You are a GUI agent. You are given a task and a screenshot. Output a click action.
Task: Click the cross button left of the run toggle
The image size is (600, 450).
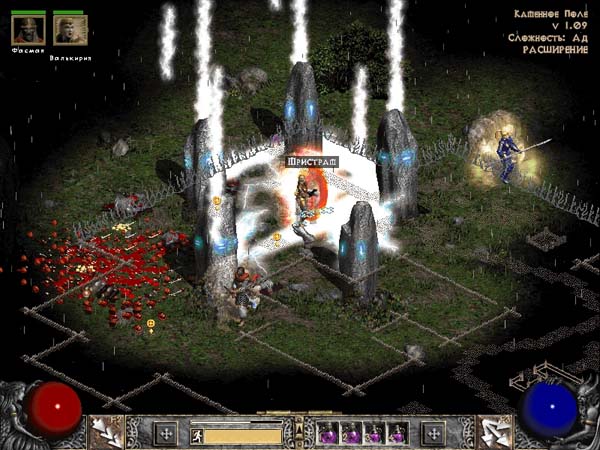(165, 434)
